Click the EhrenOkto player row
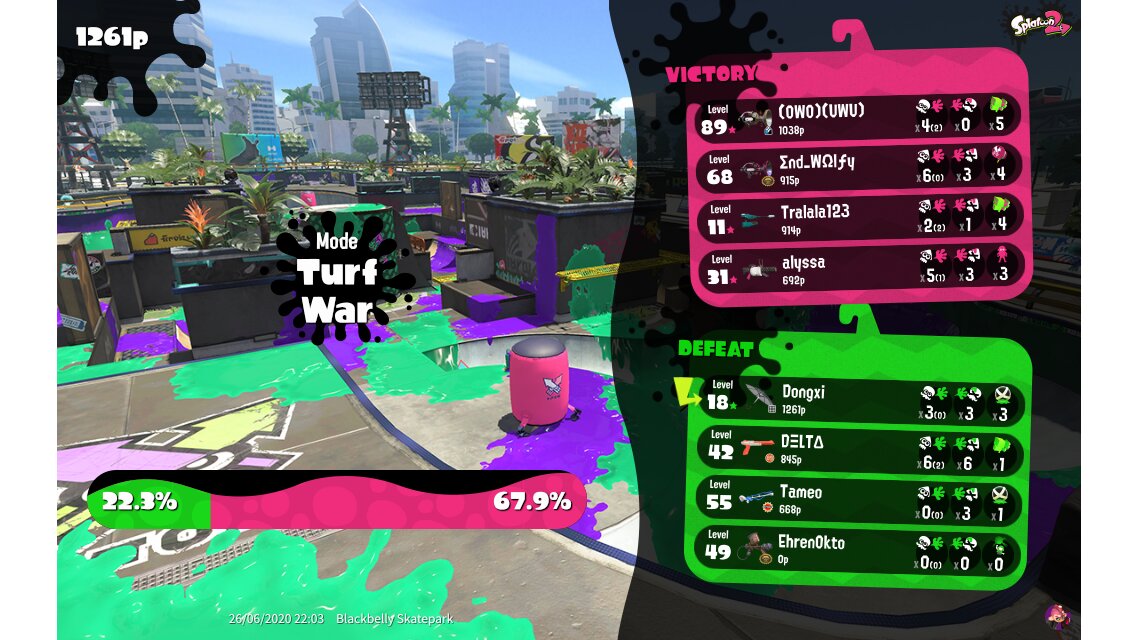This screenshot has height=640, width=1138. coord(858,549)
